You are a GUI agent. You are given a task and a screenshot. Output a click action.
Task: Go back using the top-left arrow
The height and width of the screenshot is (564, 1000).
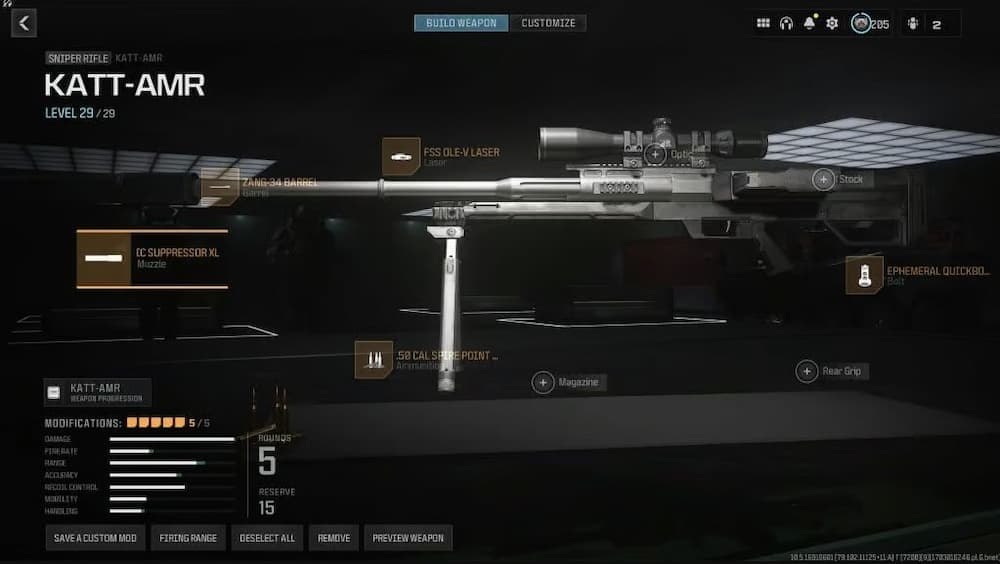click(x=24, y=22)
